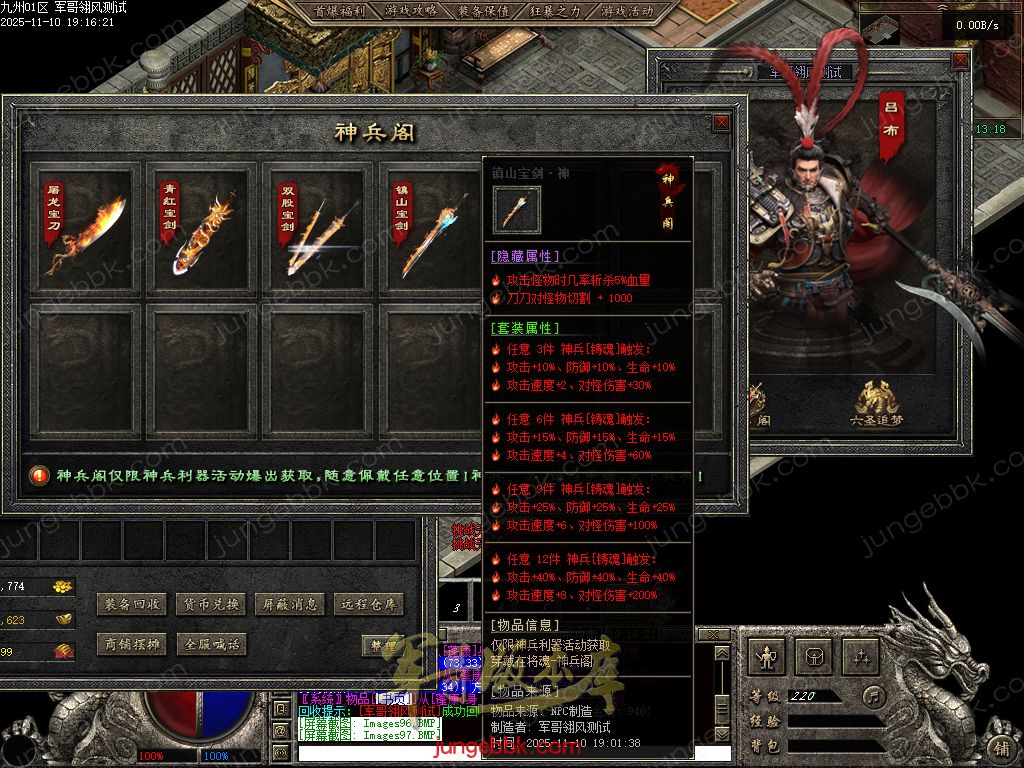Open the 游戏攻略 guide menu
This screenshot has width=1024, height=768.
[411, 11]
